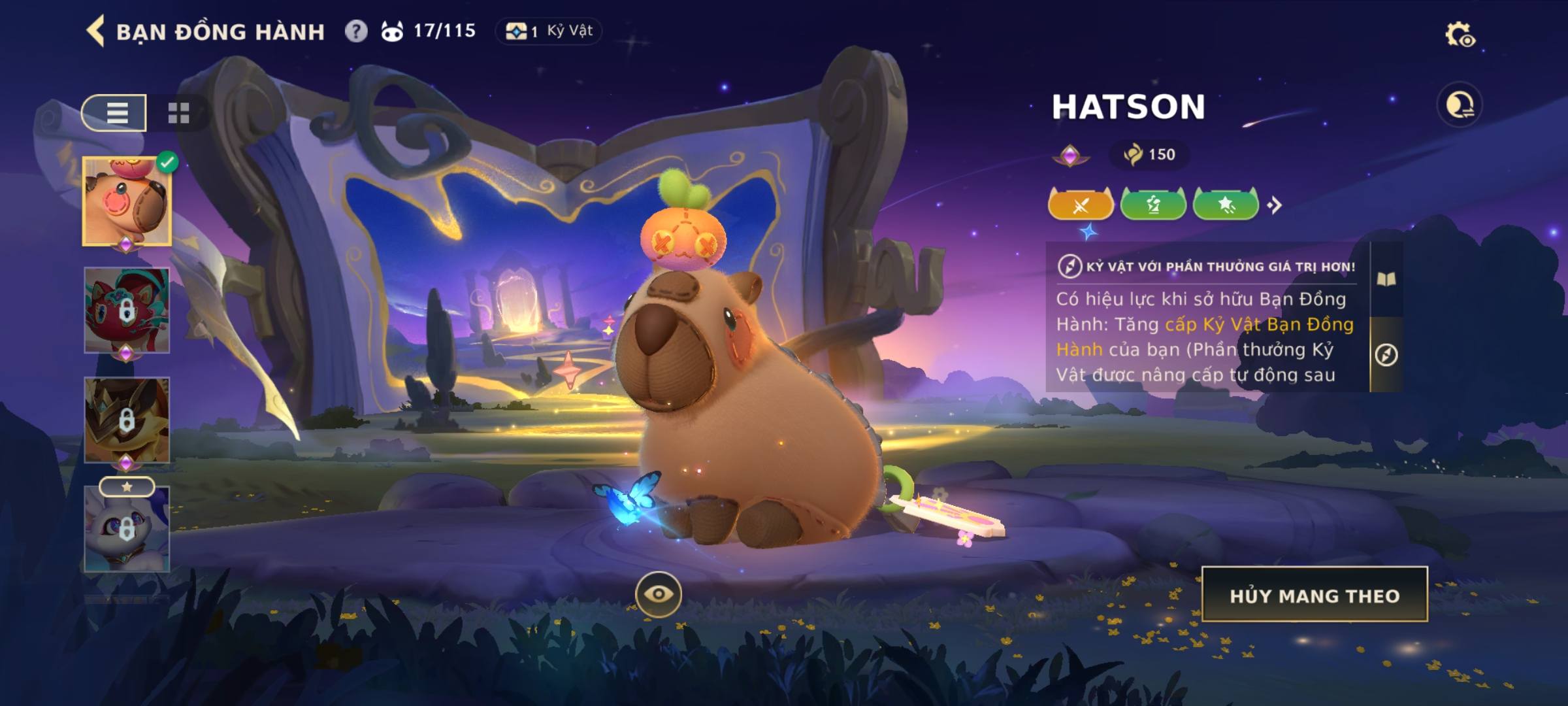1568x706 pixels.
Task: Select the green star skill badge
Action: pos(1226,205)
